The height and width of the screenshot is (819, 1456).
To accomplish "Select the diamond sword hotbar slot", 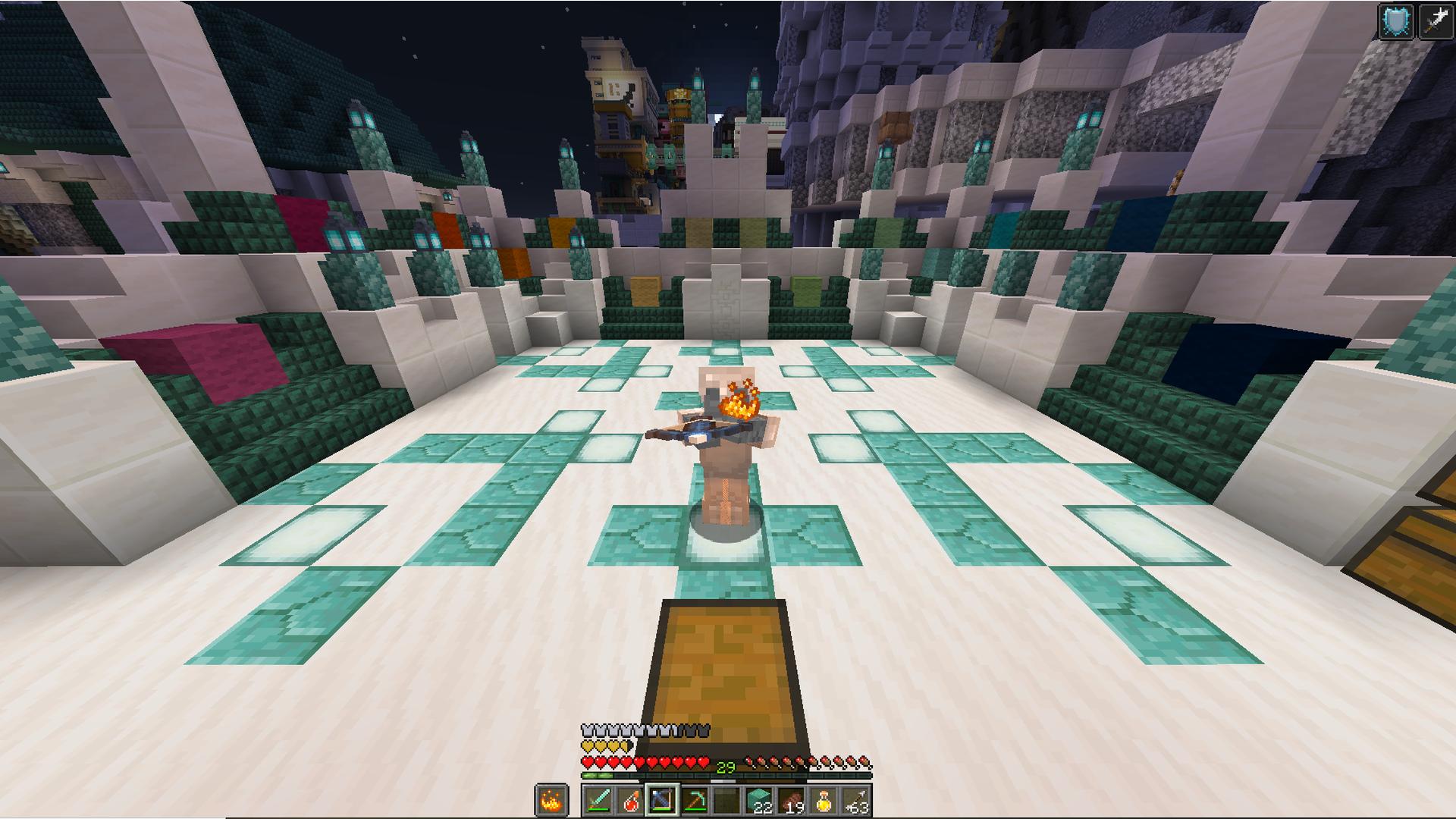I will (x=598, y=801).
